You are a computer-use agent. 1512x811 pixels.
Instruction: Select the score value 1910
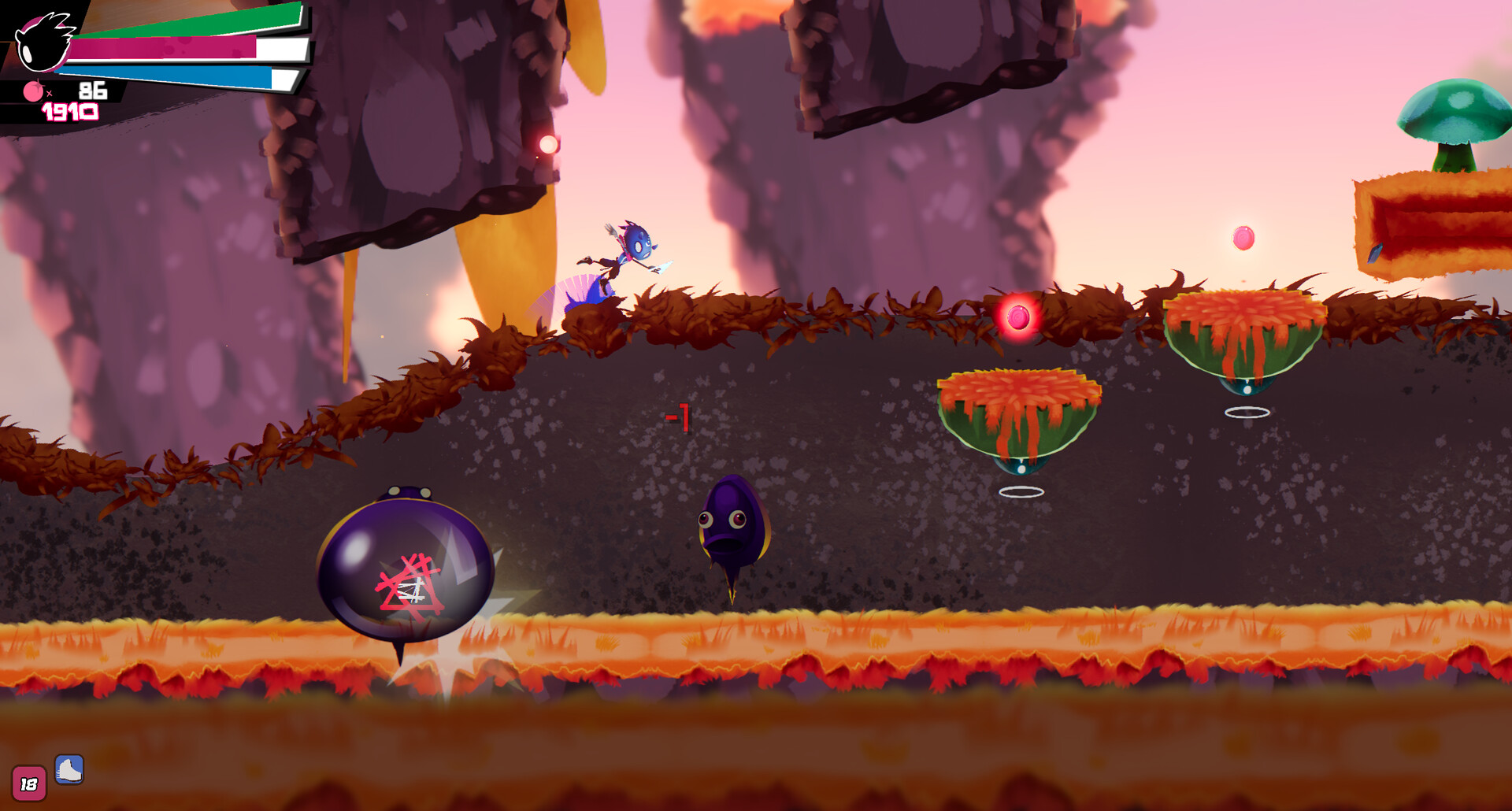point(71,110)
